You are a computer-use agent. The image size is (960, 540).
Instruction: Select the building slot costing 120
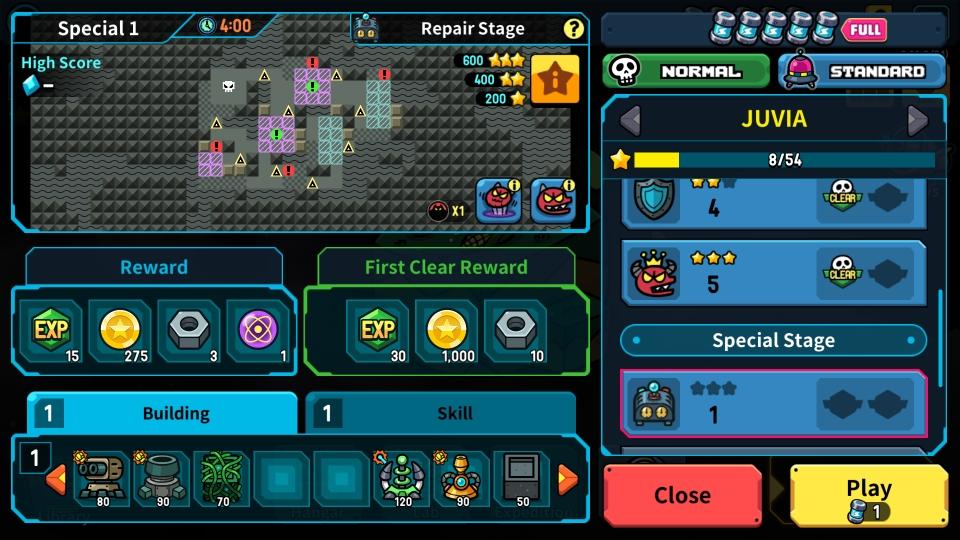(402, 478)
